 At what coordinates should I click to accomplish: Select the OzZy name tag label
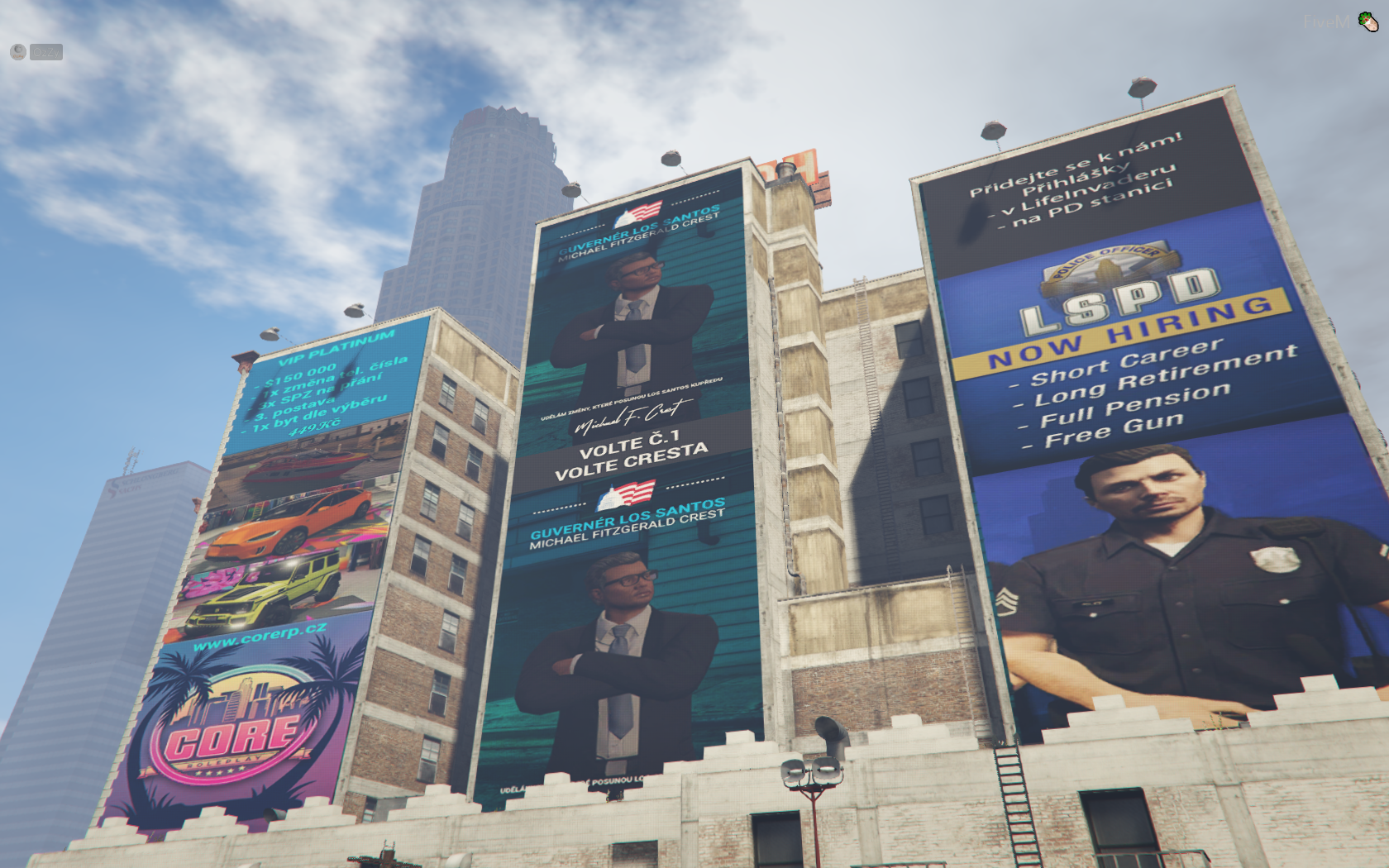coord(46,52)
